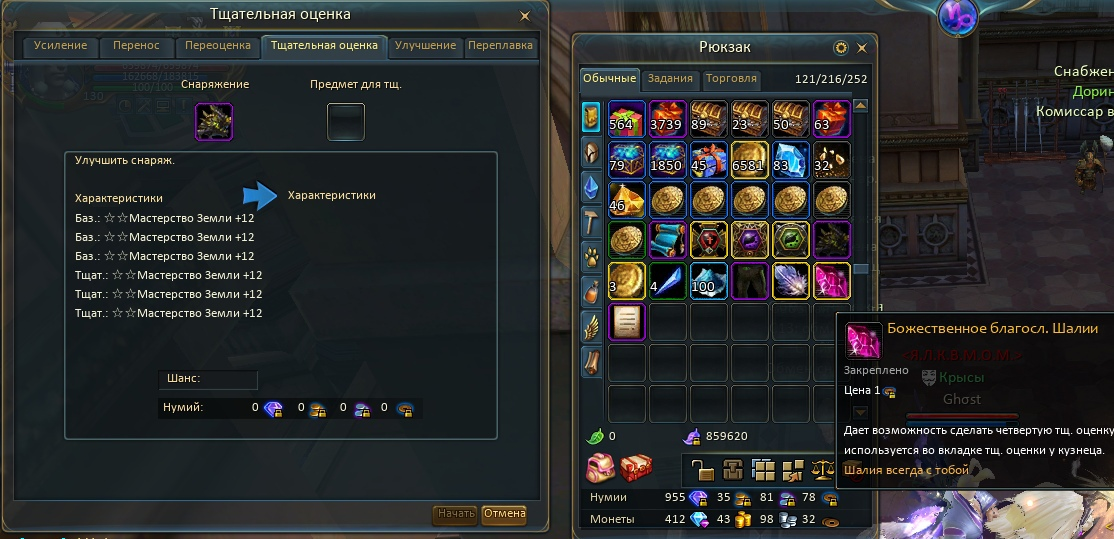
Task: Open the Переплавка tab
Action: coord(501,46)
